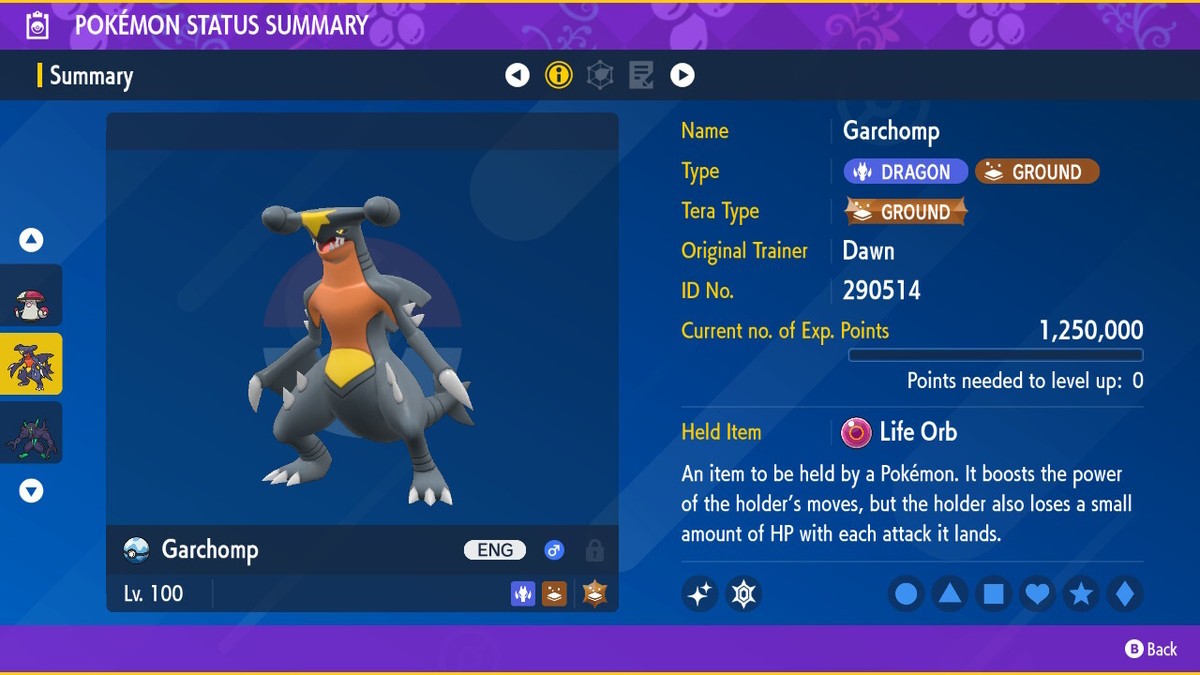This screenshot has height=675, width=1200.
Task: Choose the highlighted Garchomp party slot
Action: coord(31,364)
